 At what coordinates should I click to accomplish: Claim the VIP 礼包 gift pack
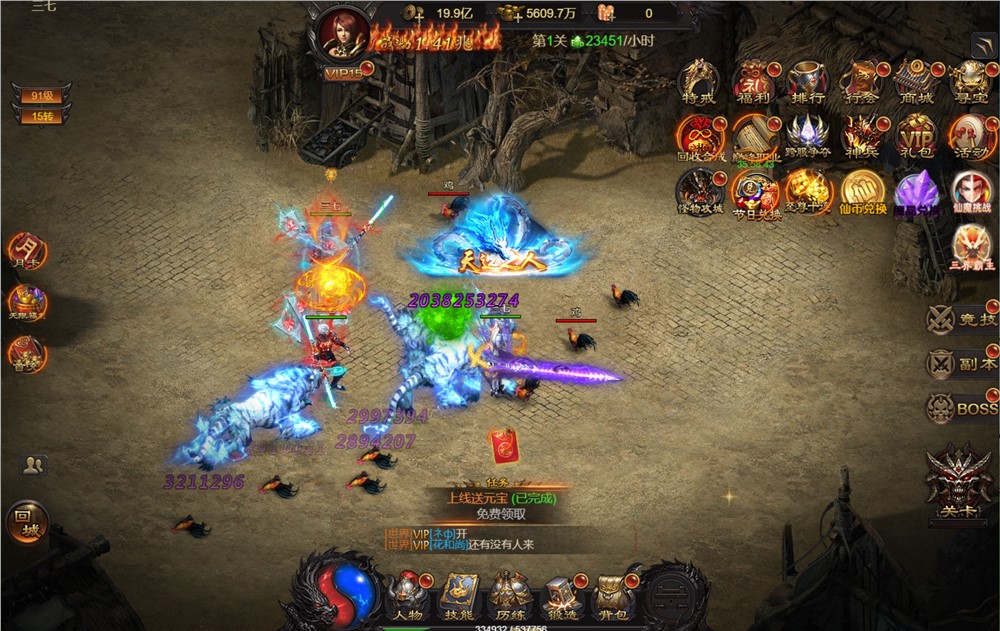click(x=914, y=136)
